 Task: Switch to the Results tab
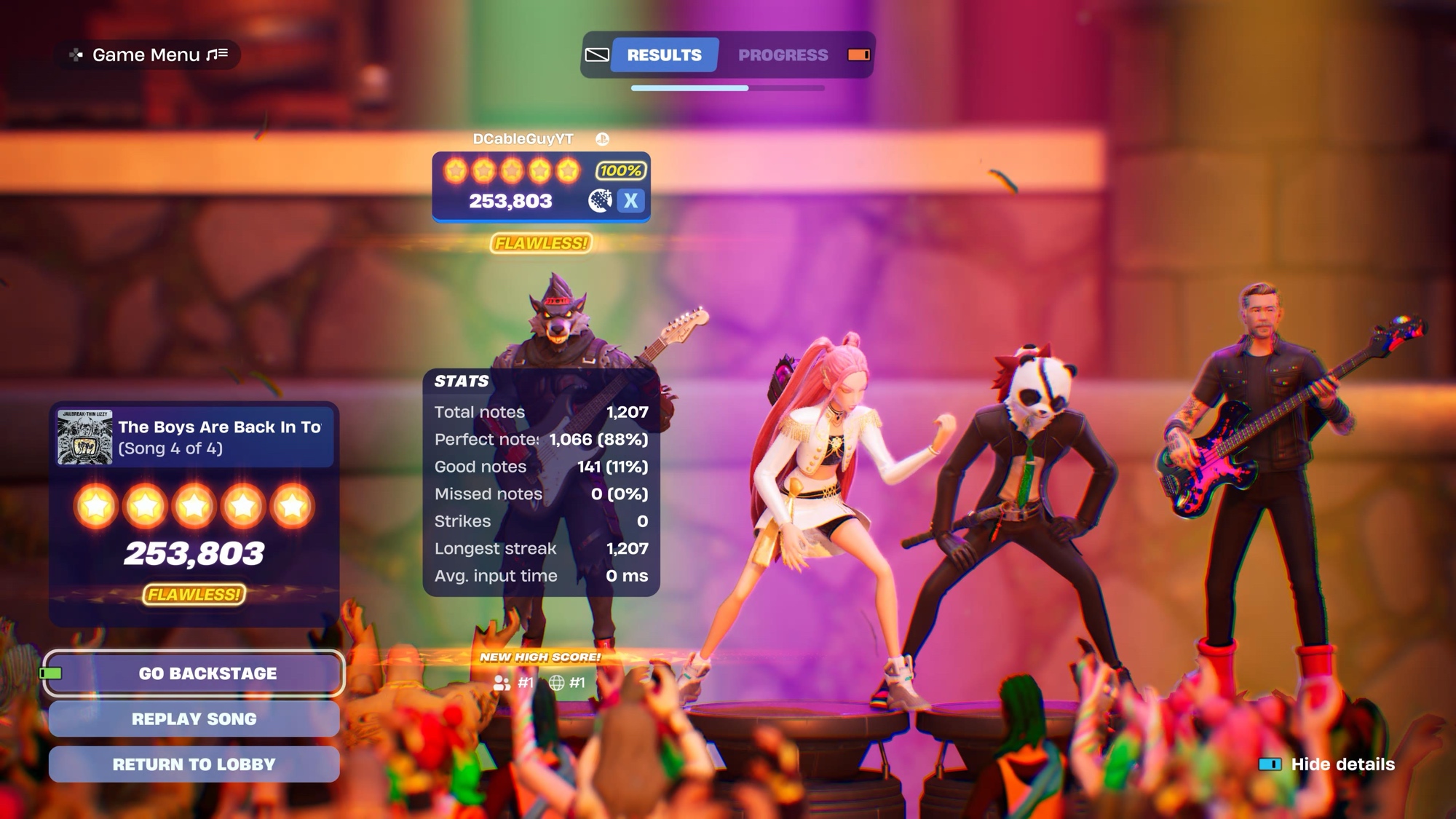coord(664,55)
